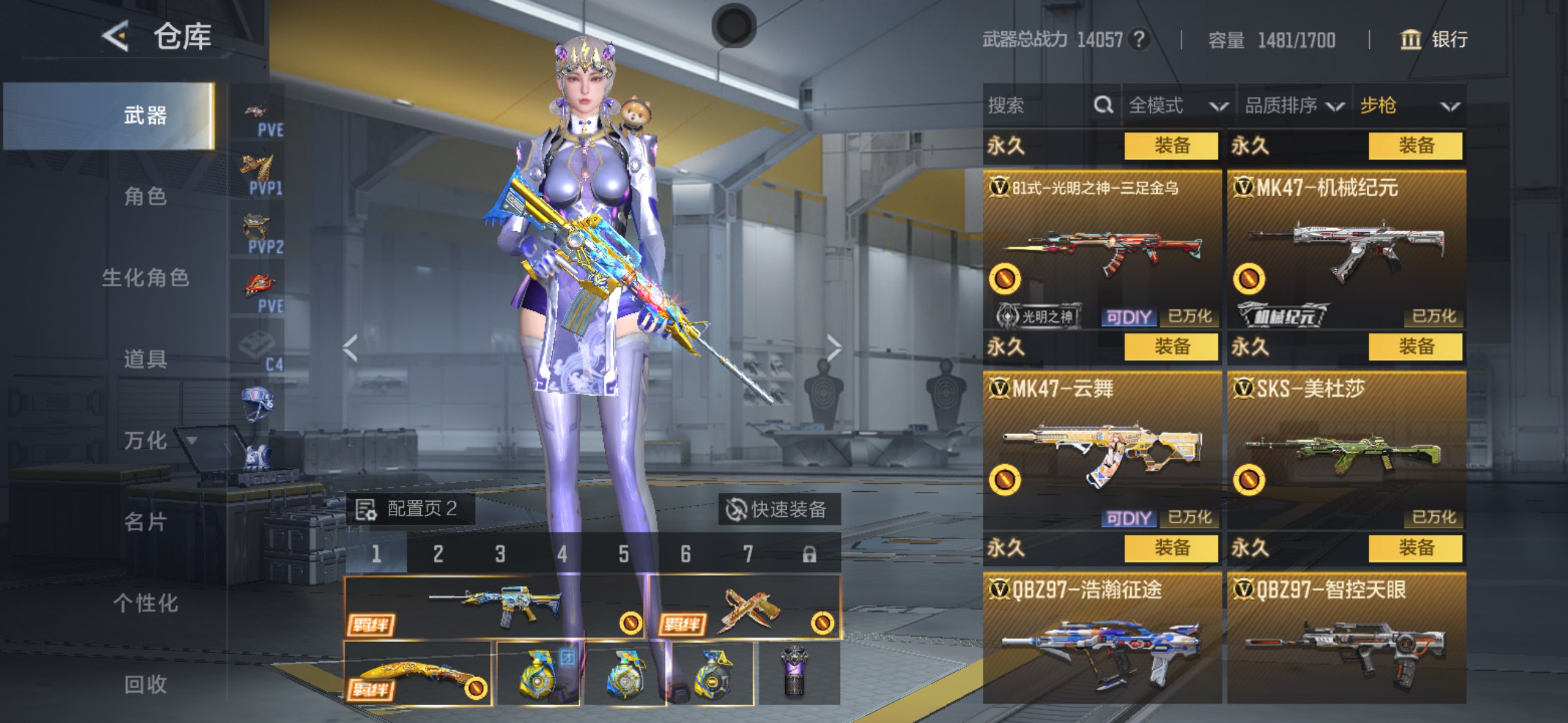This screenshot has width=1568, height=723.
Task: Open the 生化角色 category
Action: click(x=145, y=278)
